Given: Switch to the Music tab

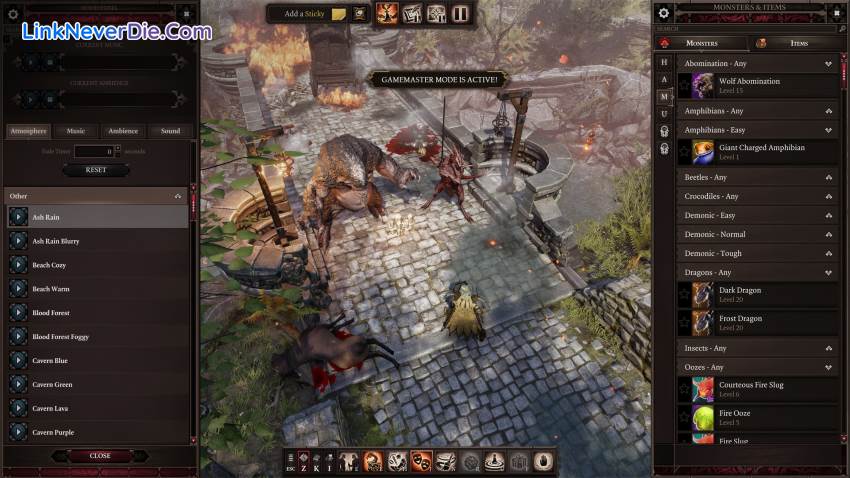Looking at the screenshot, I should pos(76,131).
